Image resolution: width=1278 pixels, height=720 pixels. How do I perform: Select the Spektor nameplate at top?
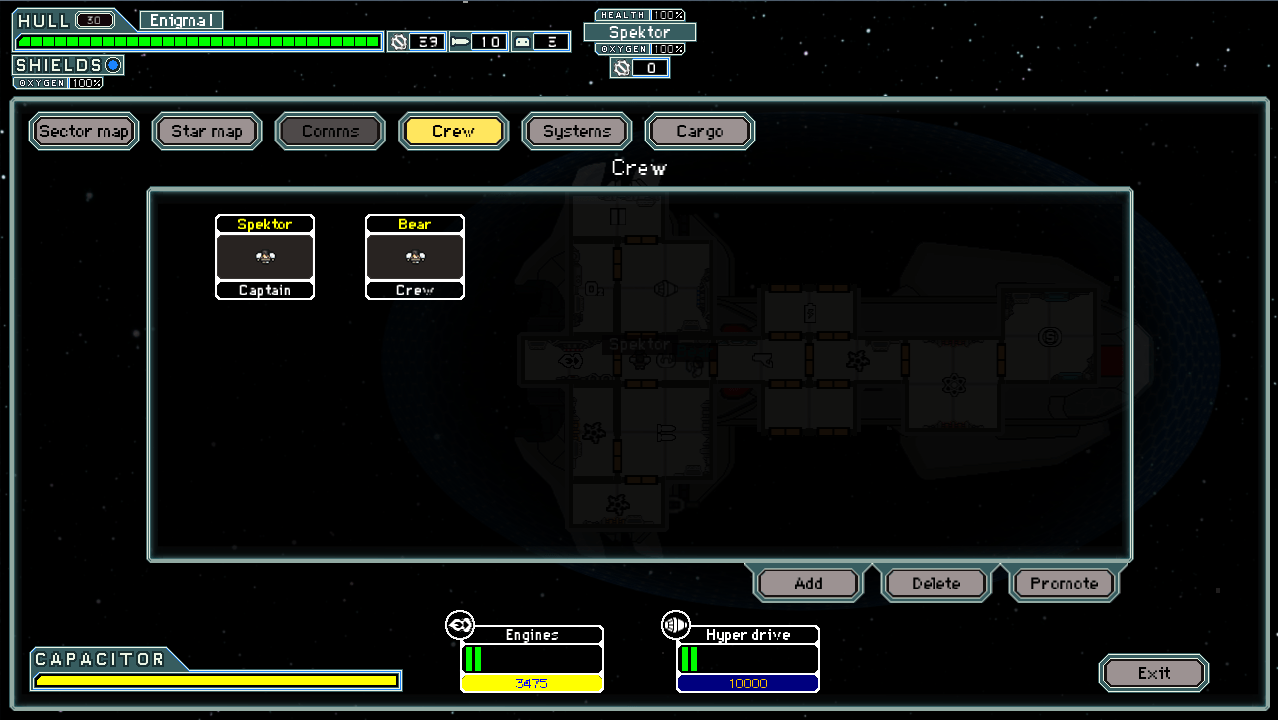(640, 32)
